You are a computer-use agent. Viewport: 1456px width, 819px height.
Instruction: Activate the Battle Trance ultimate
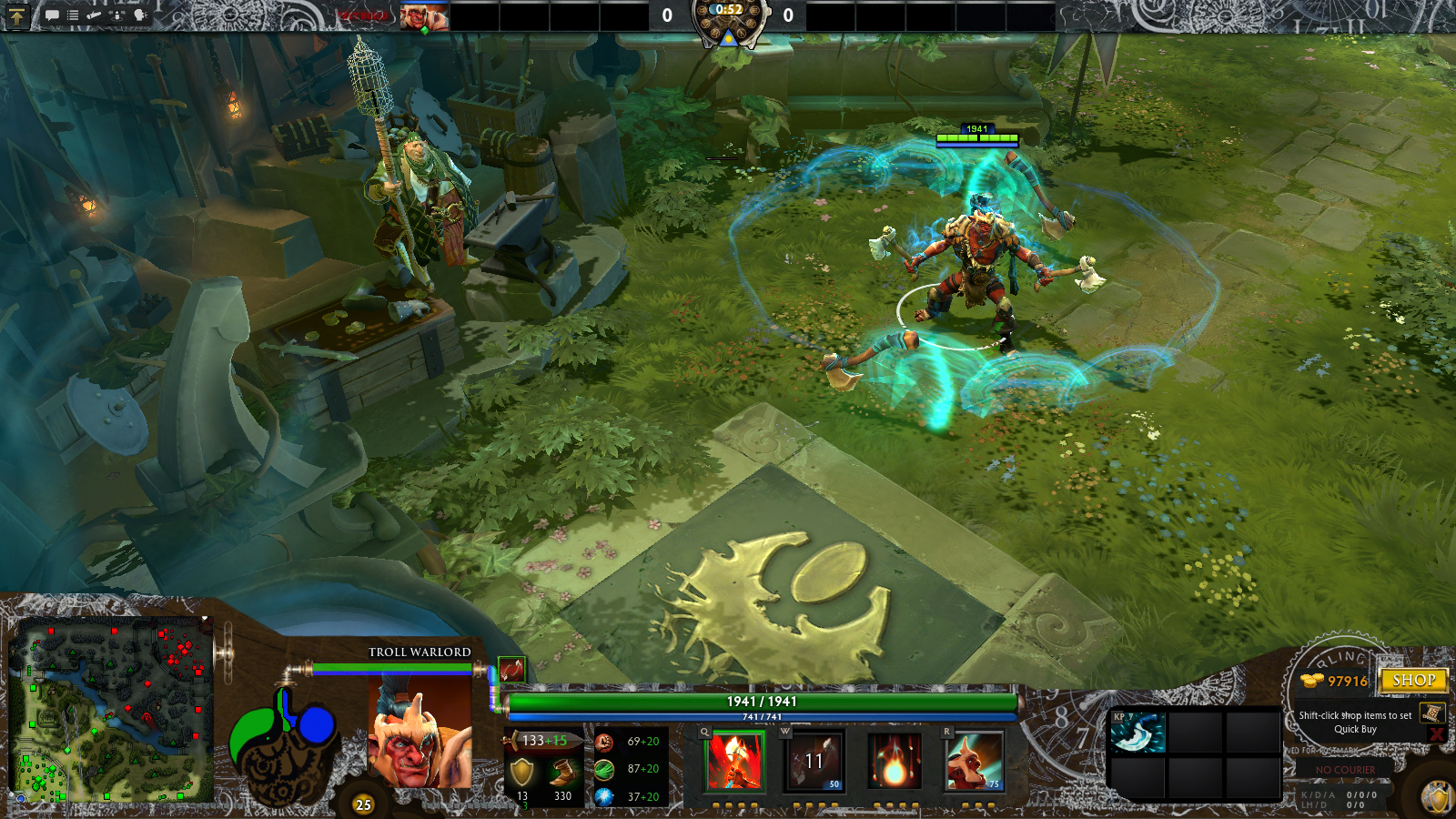point(975,761)
